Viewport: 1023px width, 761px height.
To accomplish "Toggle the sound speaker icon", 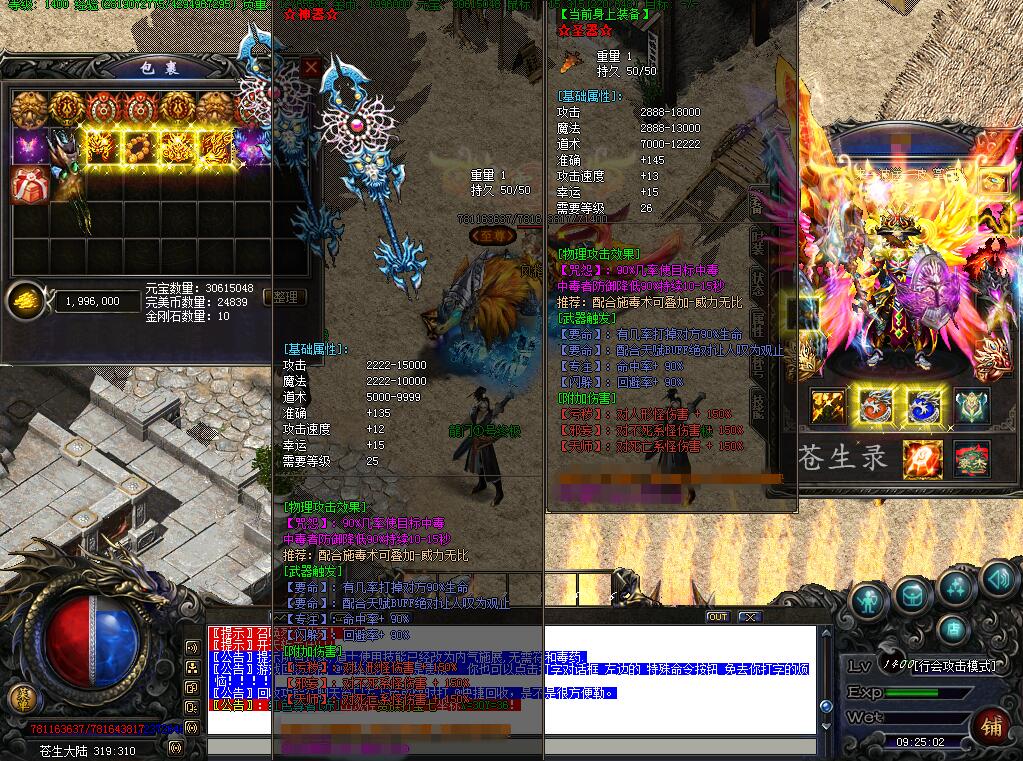I will point(998,578).
